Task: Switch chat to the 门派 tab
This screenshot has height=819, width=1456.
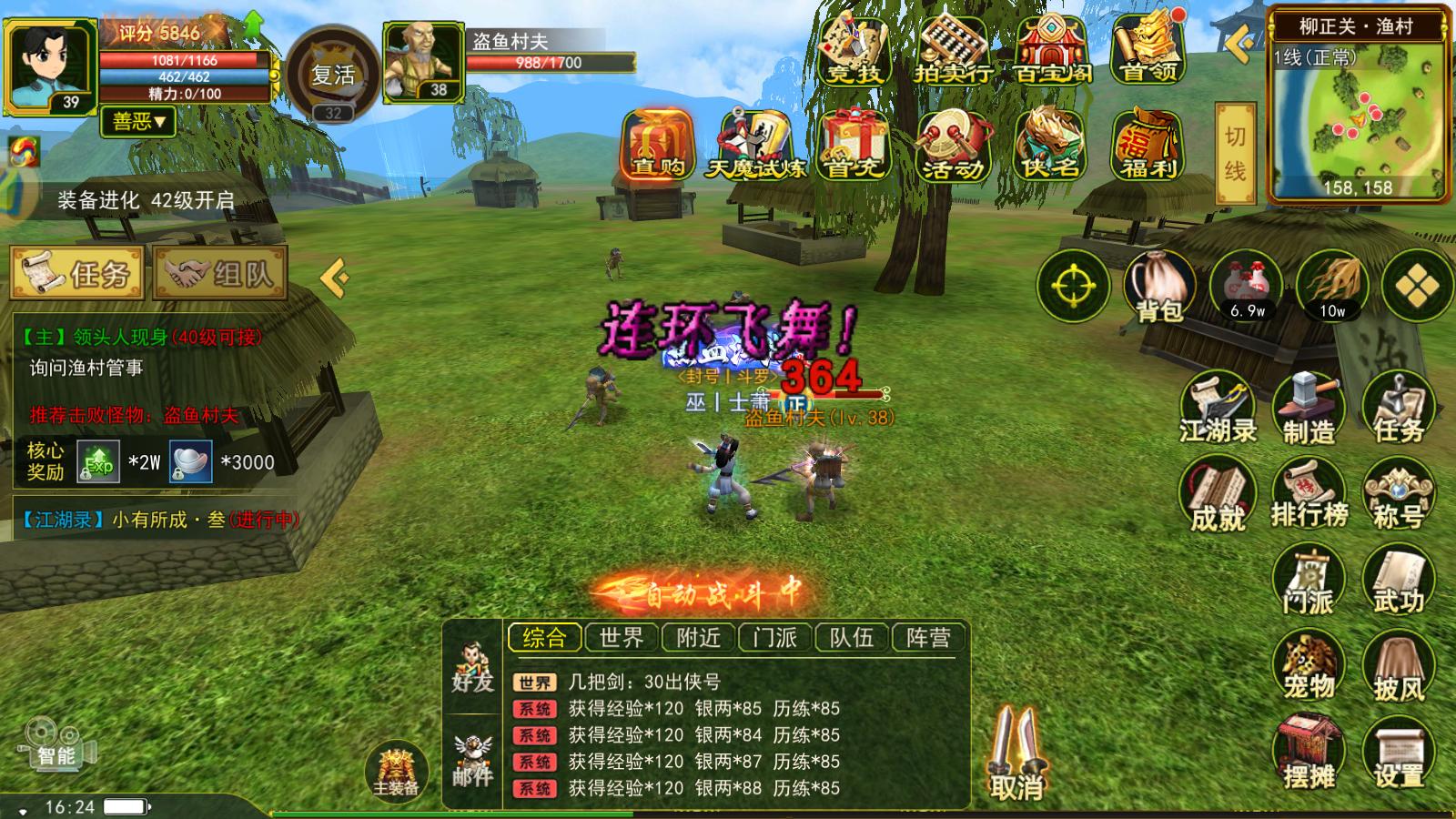Action: coord(774,638)
